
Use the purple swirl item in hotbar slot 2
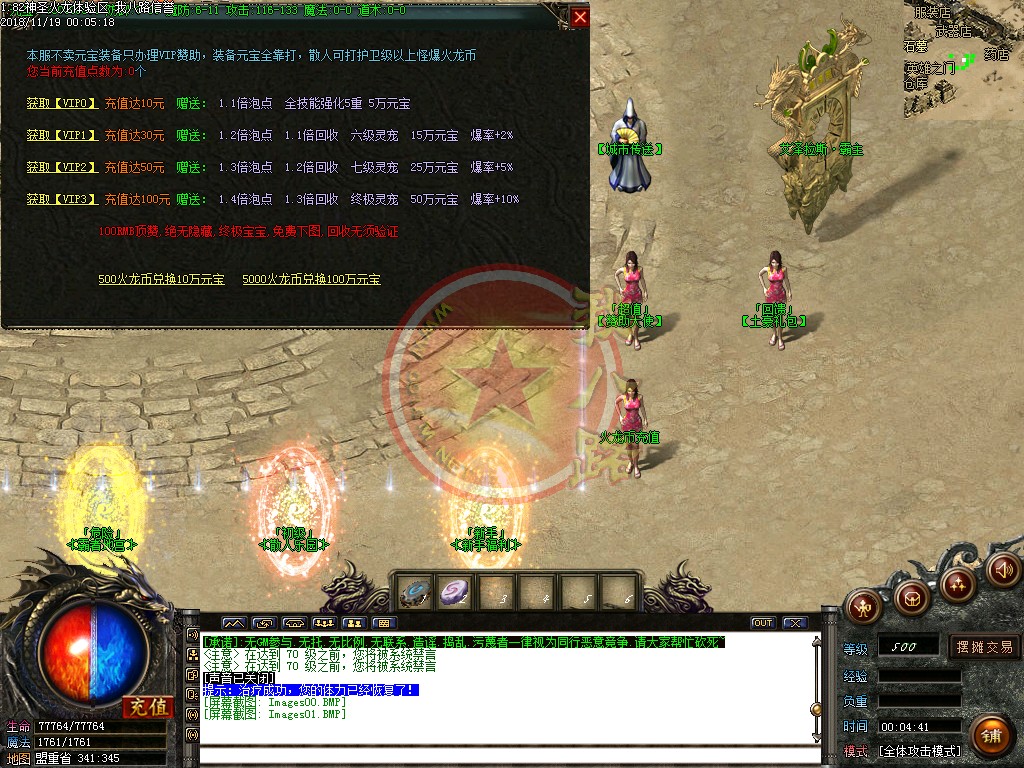pyautogui.click(x=455, y=592)
